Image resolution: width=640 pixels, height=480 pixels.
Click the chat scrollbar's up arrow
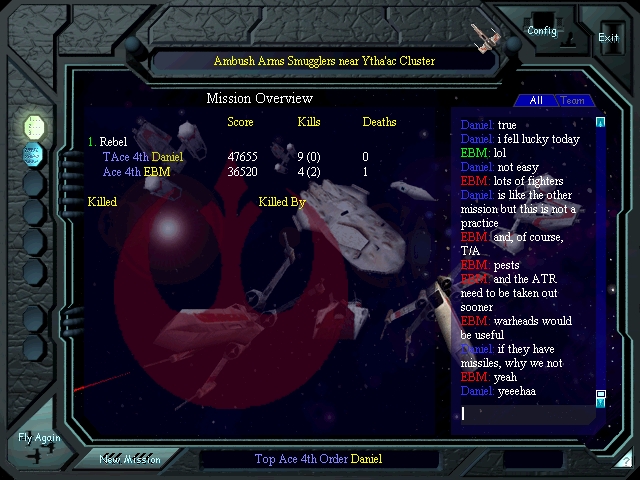601,123
